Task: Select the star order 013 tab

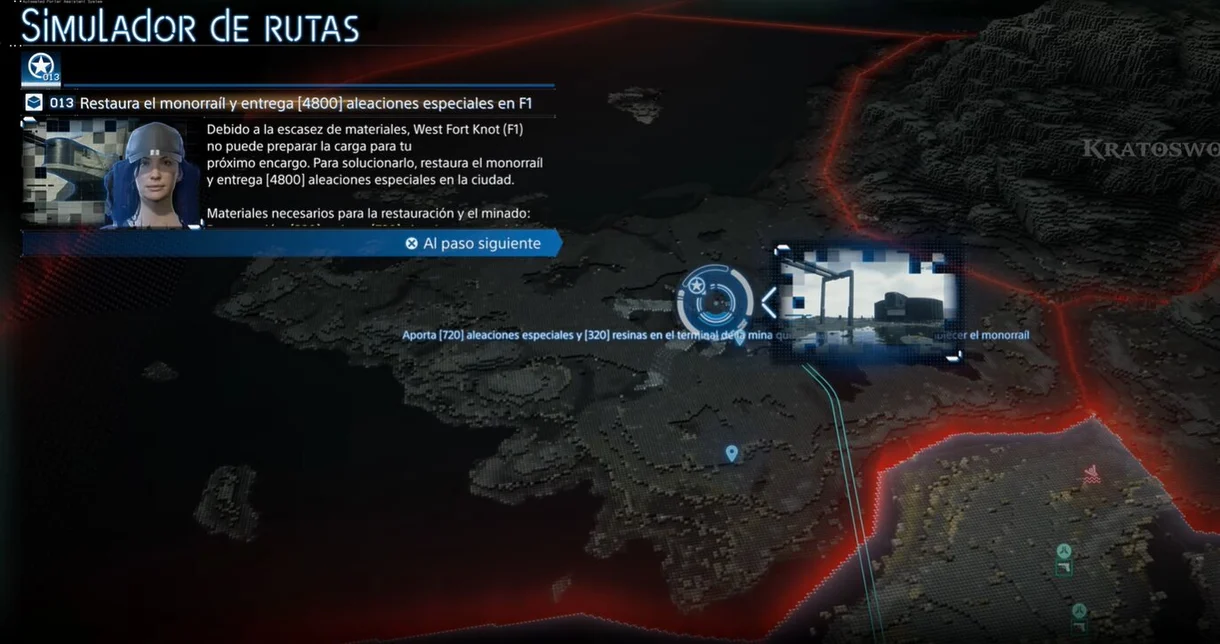Action: click(41, 68)
